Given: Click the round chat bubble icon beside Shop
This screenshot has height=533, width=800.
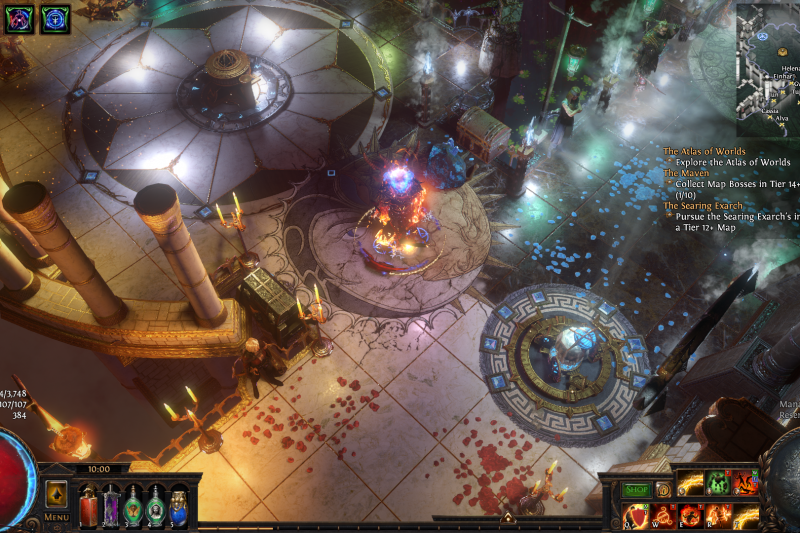Looking at the screenshot, I should coord(663,490).
